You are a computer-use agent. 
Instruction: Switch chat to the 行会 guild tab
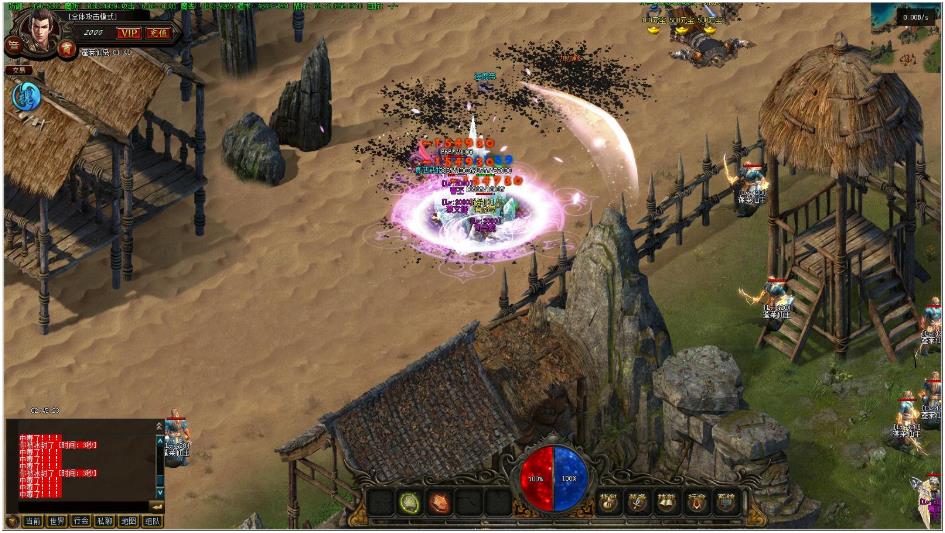(81, 521)
